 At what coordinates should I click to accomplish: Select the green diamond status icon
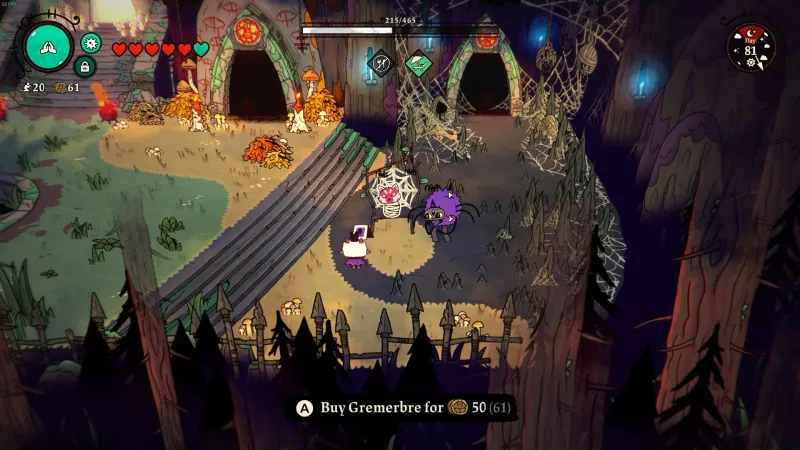coord(418,63)
